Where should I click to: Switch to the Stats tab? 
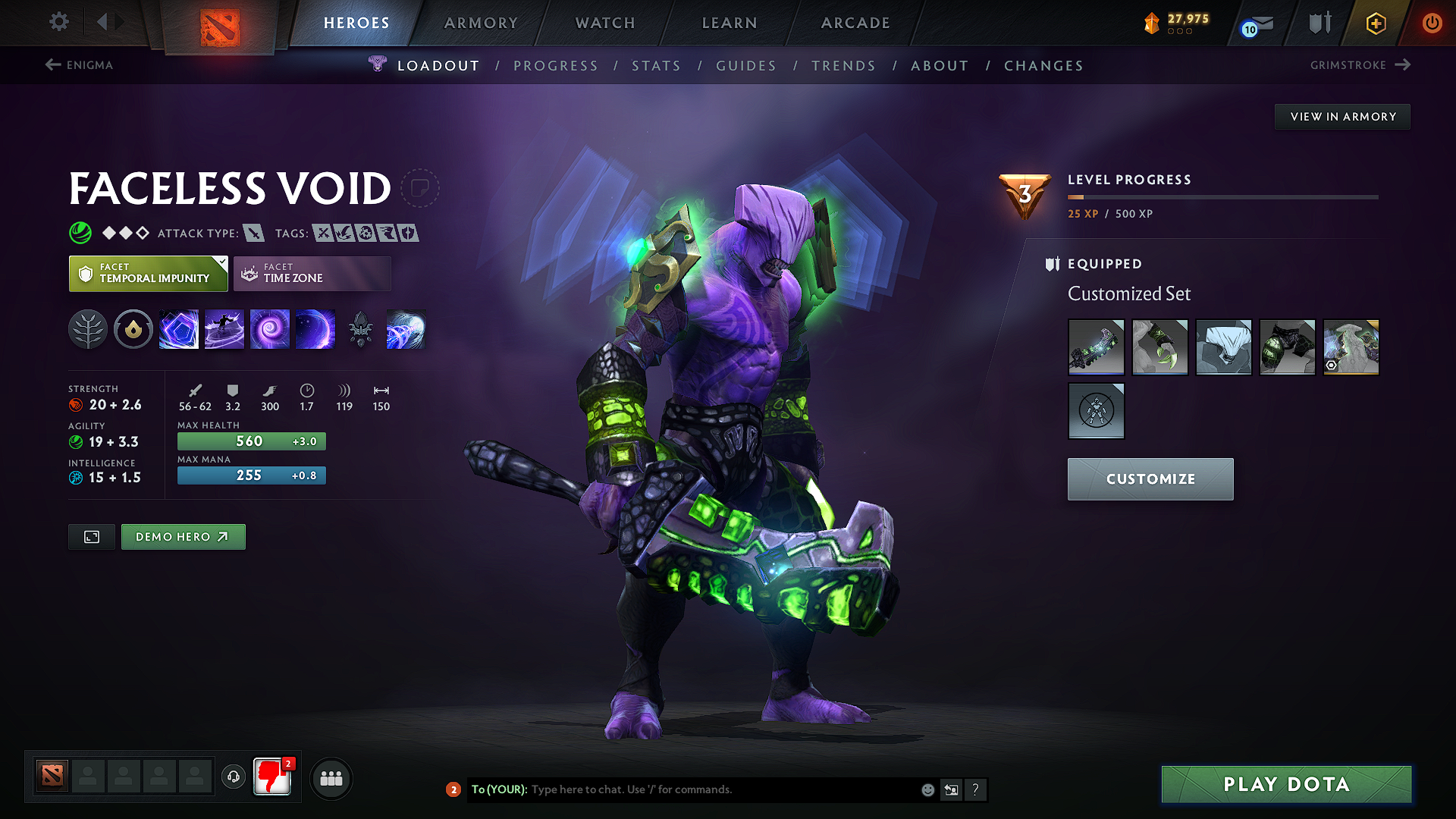tap(657, 66)
